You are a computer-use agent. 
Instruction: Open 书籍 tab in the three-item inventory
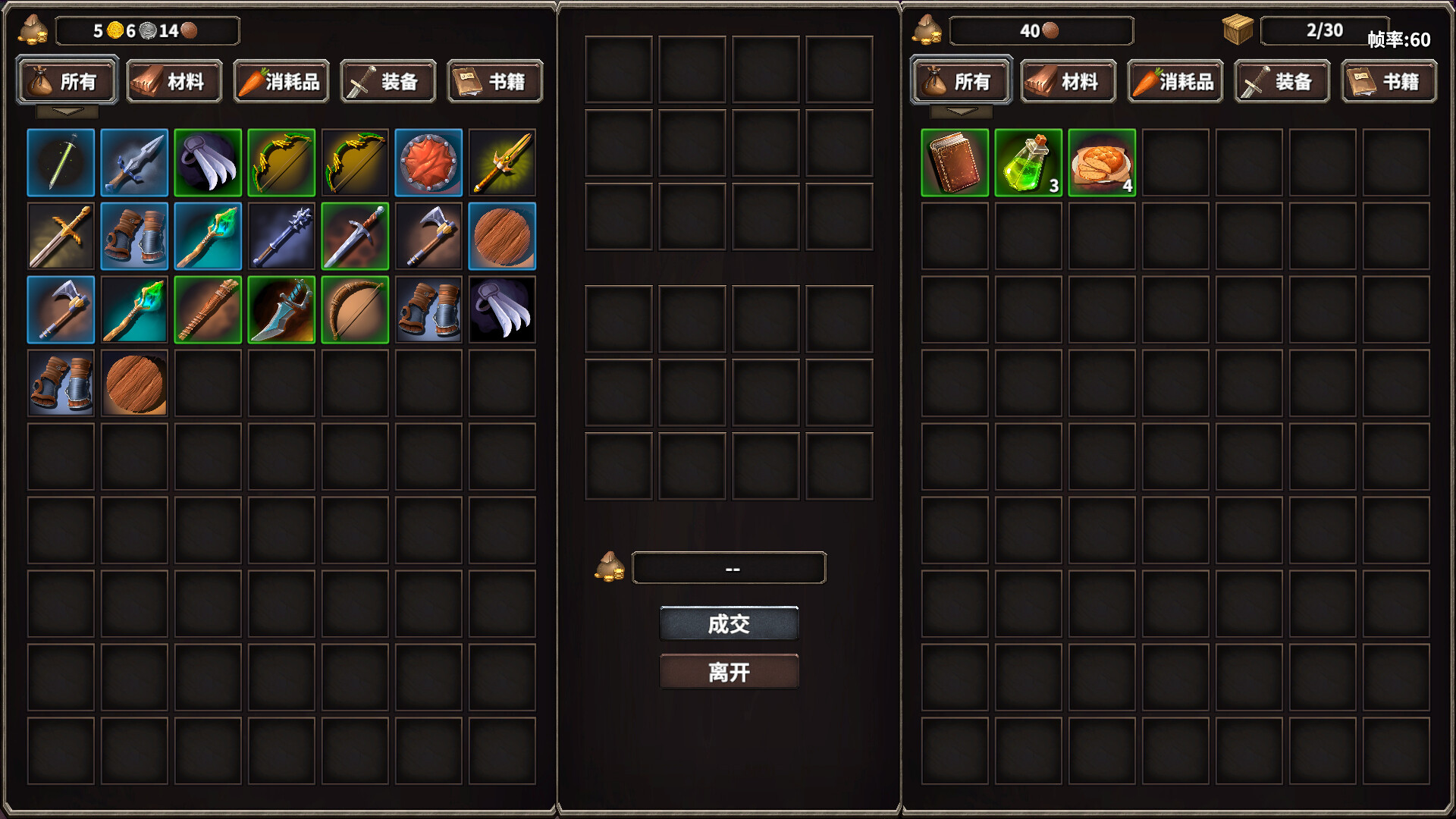(1389, 81)
